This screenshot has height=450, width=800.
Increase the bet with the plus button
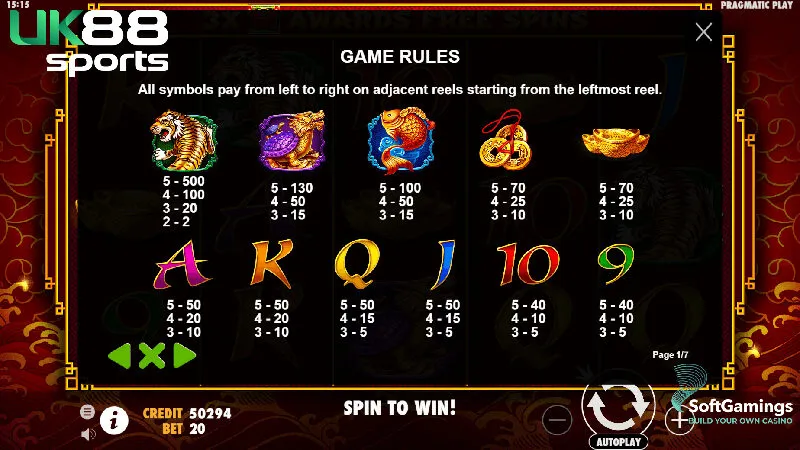tap(679, 420)
